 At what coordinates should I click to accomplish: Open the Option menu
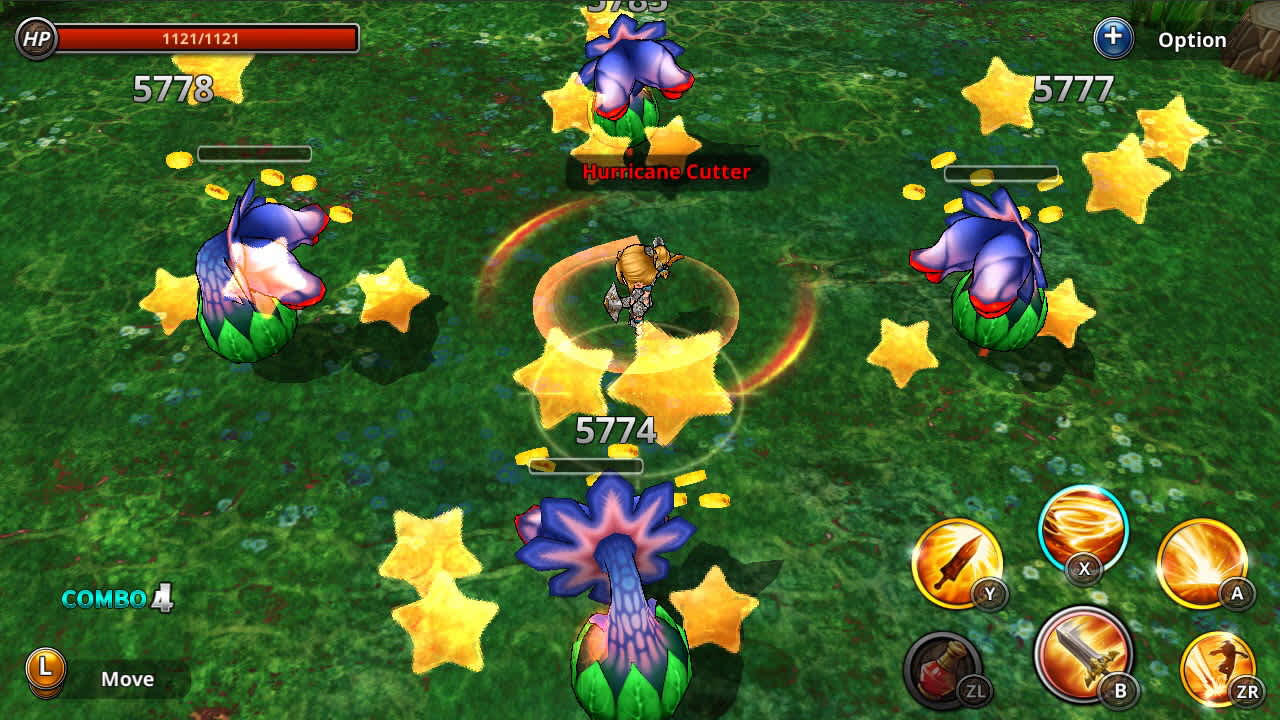[x=1193, y=39]
